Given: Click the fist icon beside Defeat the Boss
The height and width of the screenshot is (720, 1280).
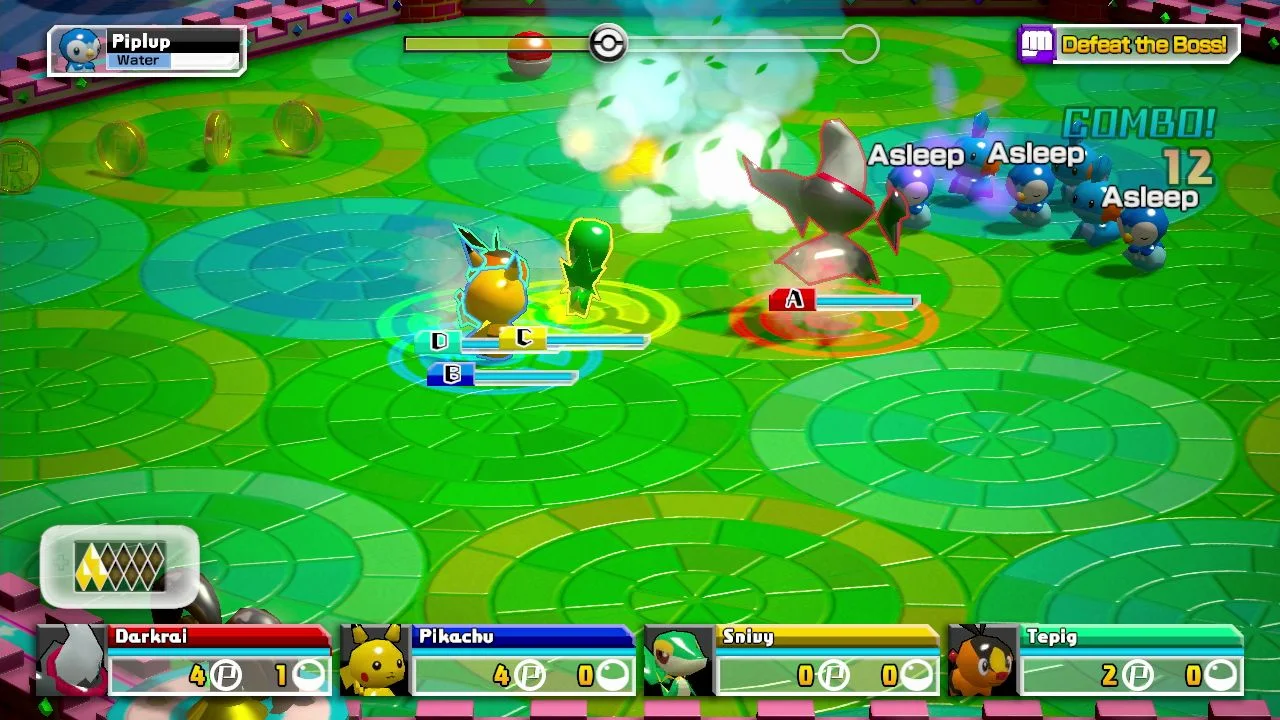Looking at the screenshot, I should coord(1040,44).
